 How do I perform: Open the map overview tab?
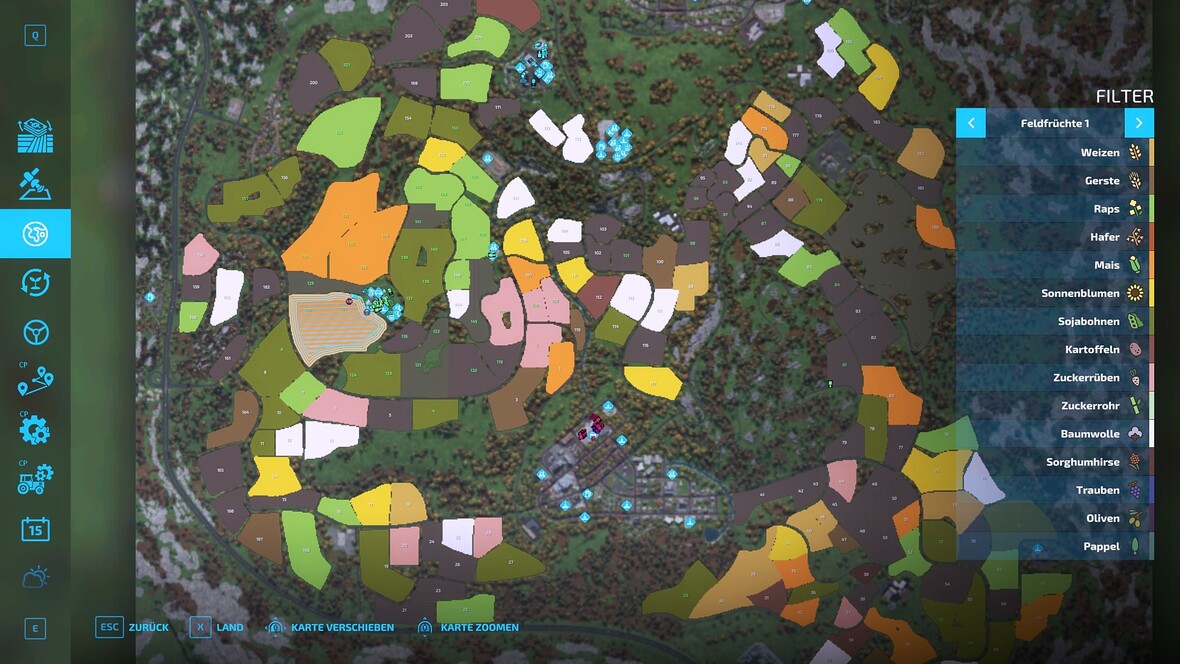[35, 234]
